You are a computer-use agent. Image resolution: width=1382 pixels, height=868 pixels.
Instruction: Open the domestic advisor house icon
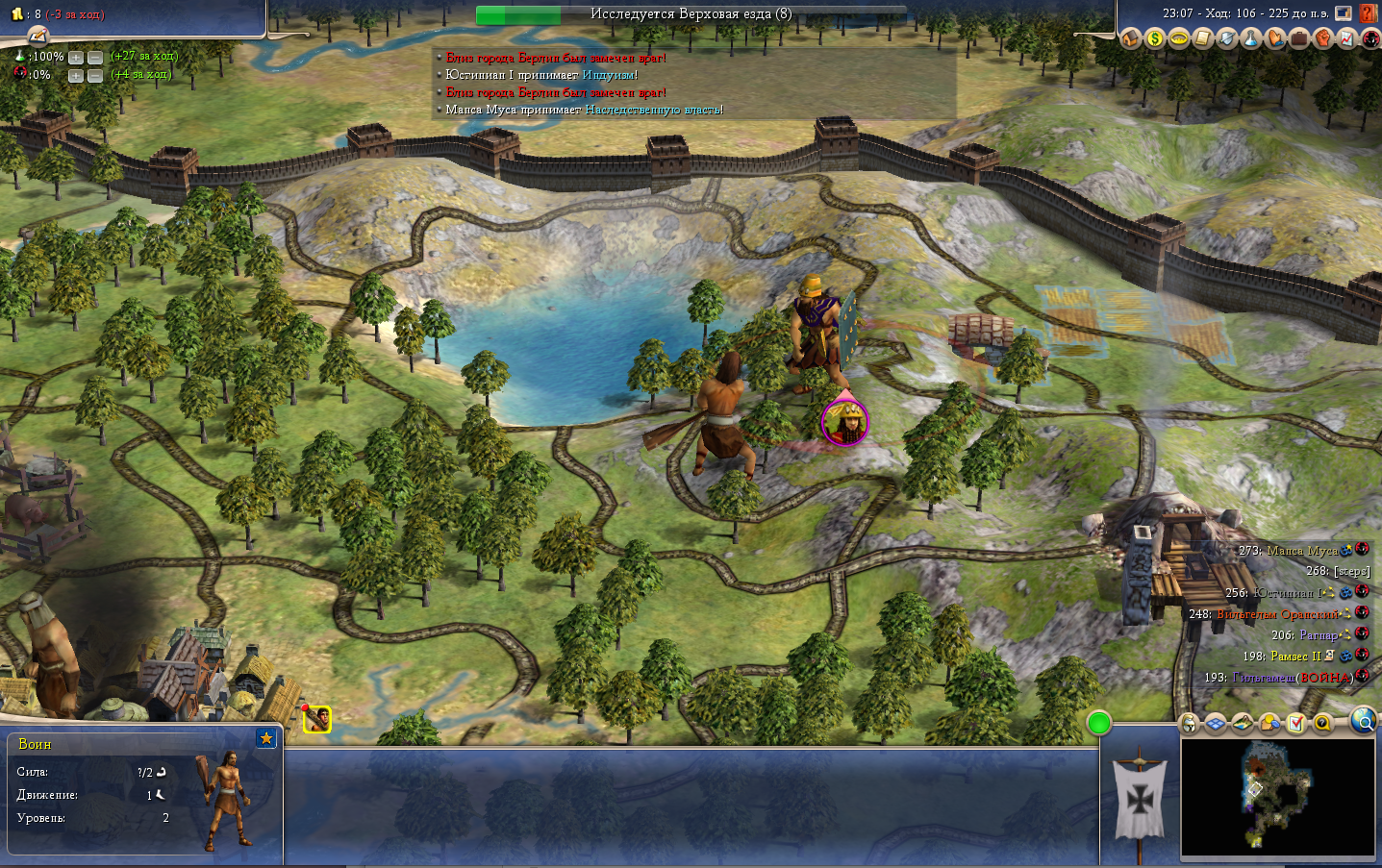[x=1130, y=38]
